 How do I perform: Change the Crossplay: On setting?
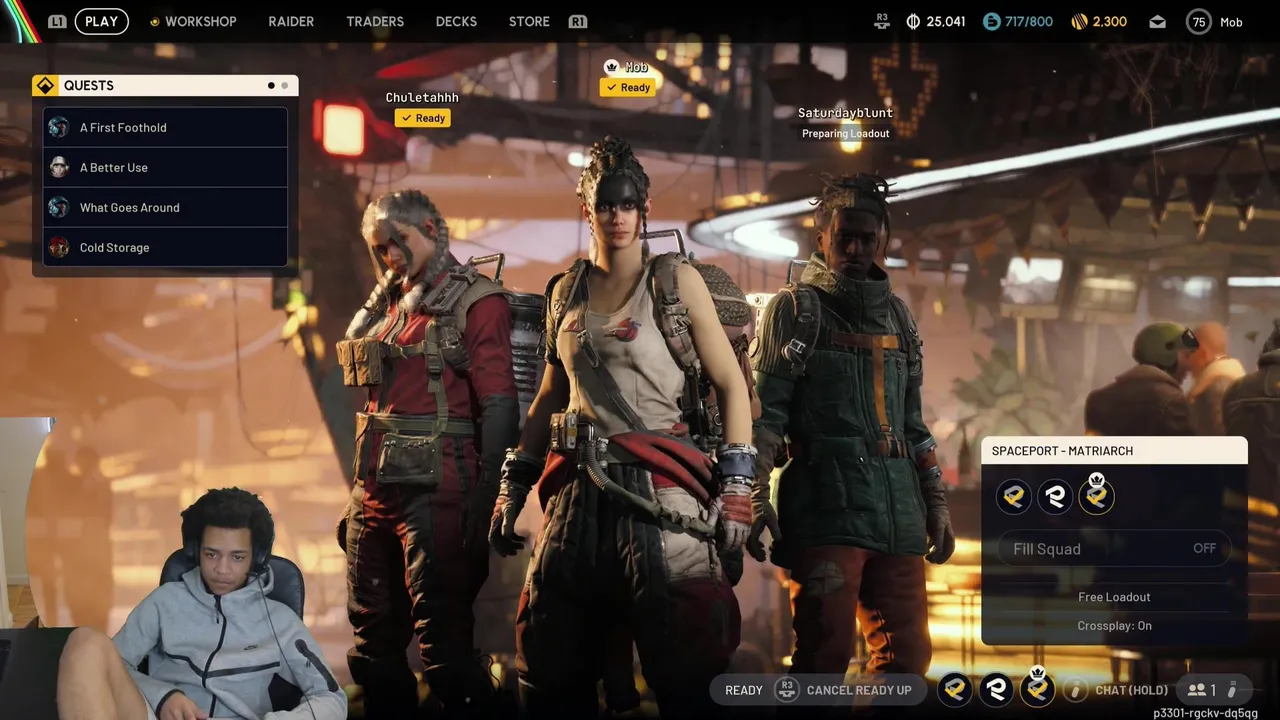tap(1114, 626)
